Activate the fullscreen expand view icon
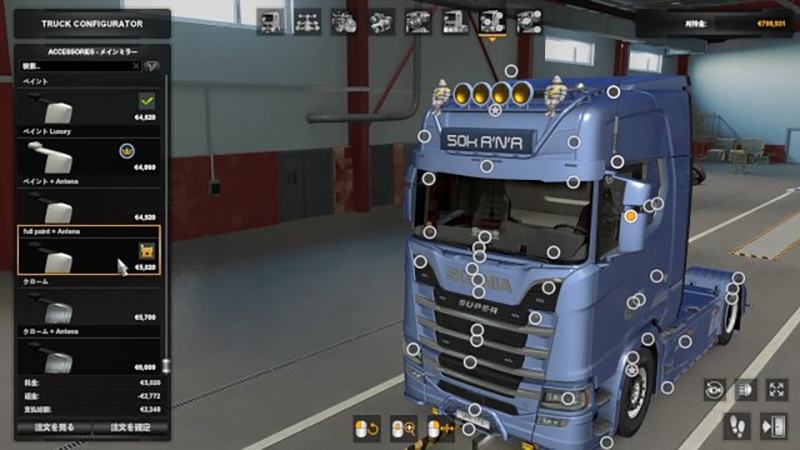This screenshot has height=450, width=800. pyautogui.click(x=776, y=389)
